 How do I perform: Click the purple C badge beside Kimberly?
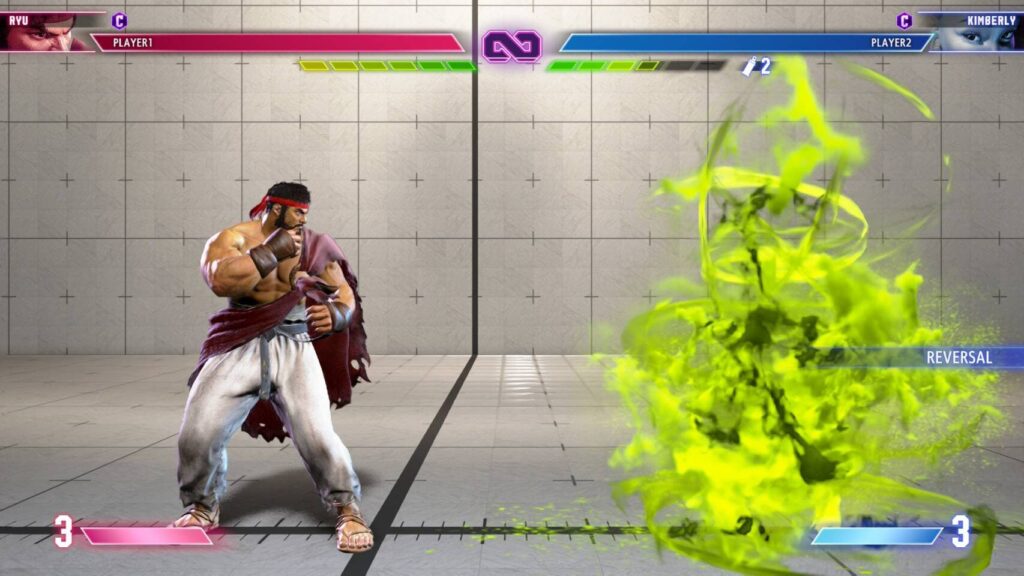coord(904,20)
